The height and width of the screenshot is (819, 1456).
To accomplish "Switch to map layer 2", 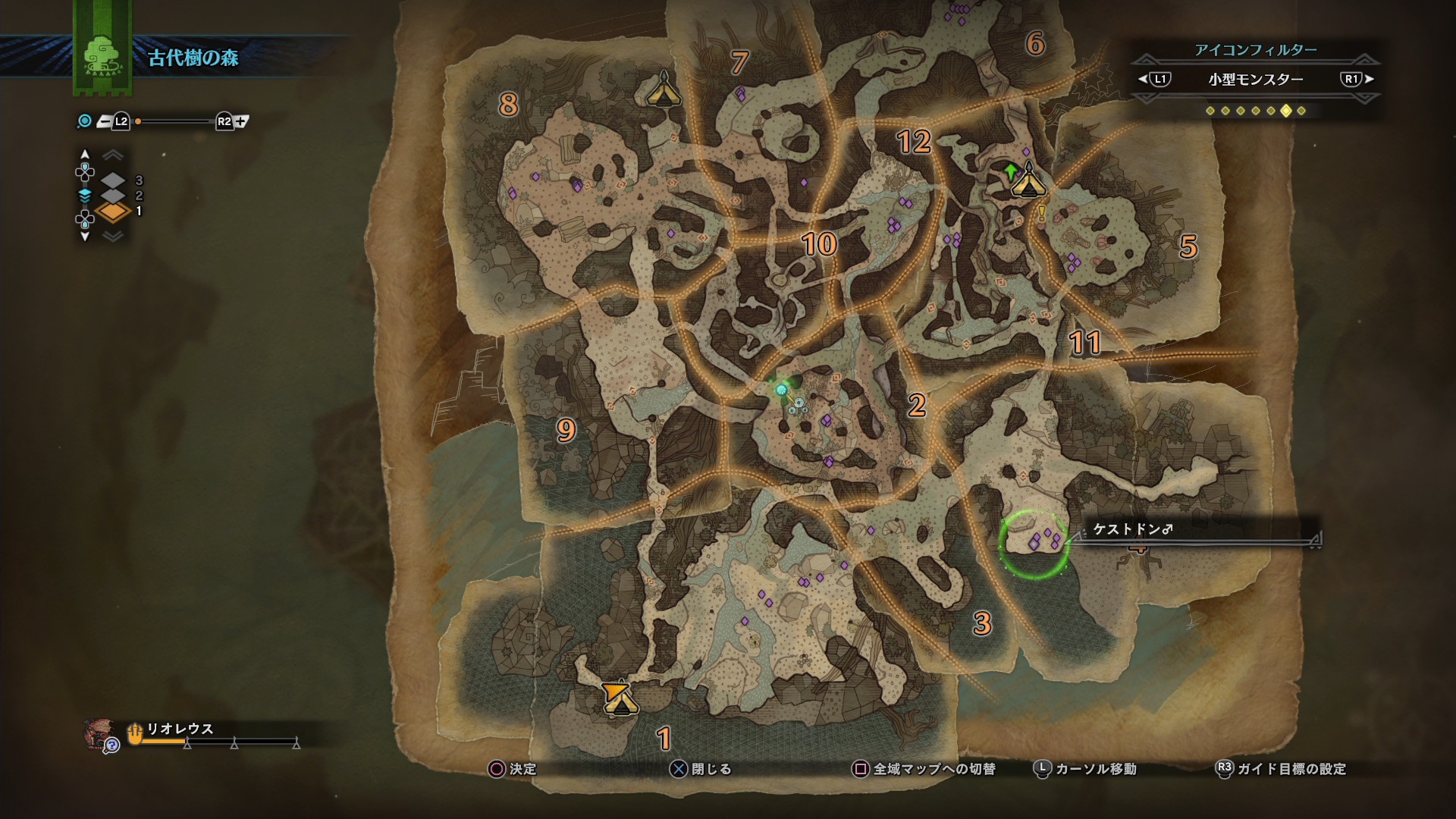I will pos(113,196).
